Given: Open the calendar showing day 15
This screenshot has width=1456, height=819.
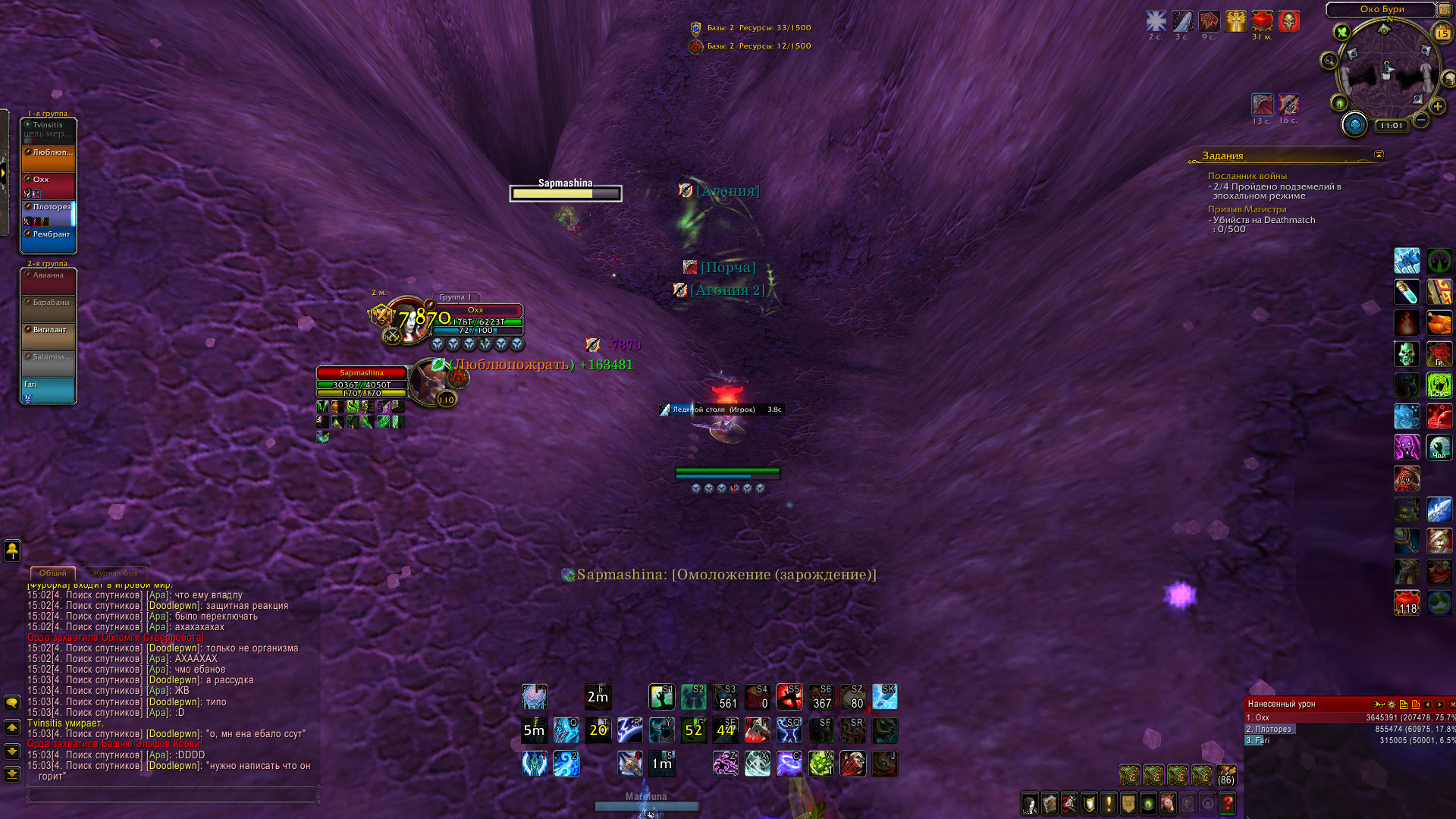Looking at the screenshot, I should 1442,33.
